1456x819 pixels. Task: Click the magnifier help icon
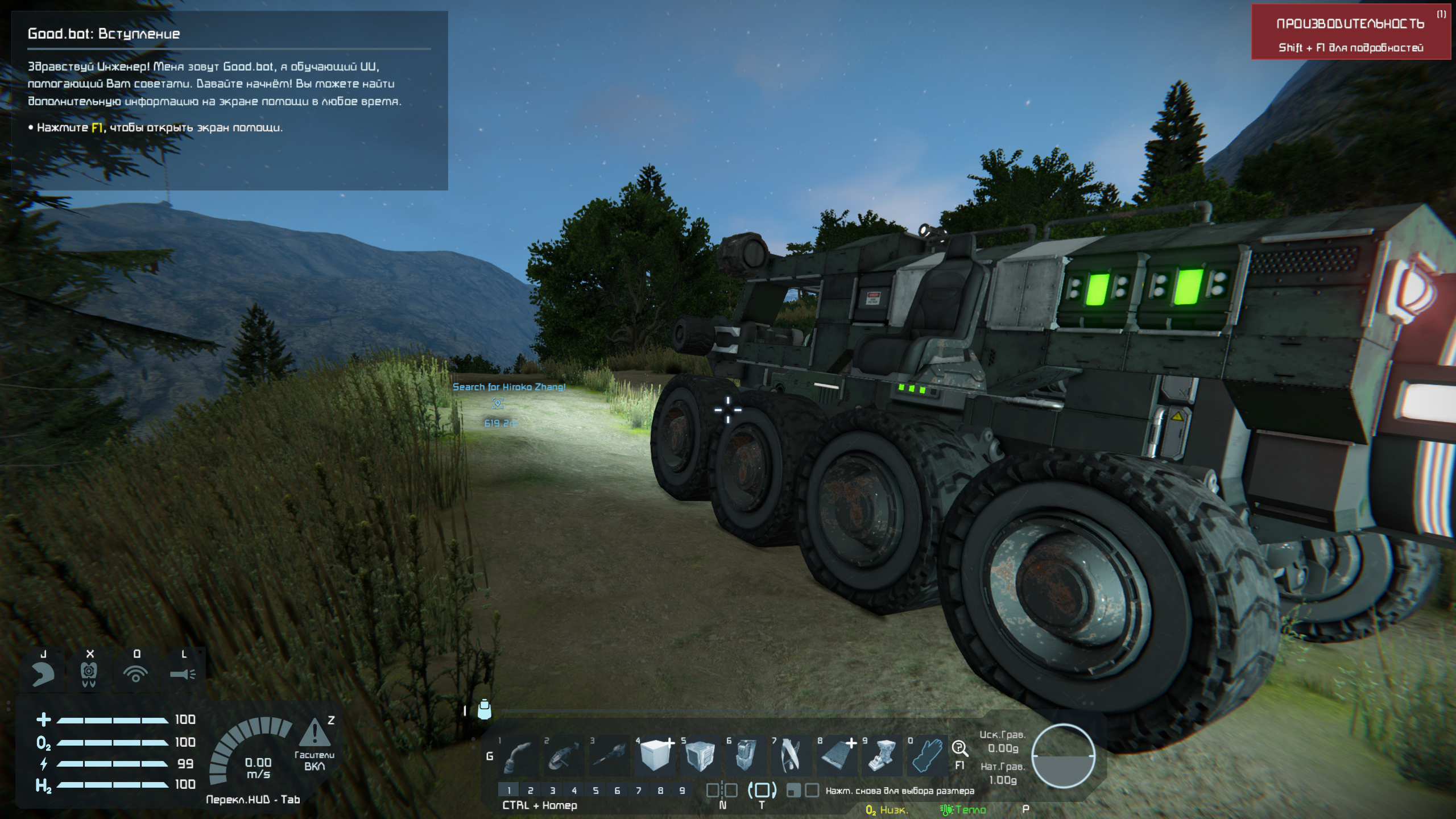[959, 748]
